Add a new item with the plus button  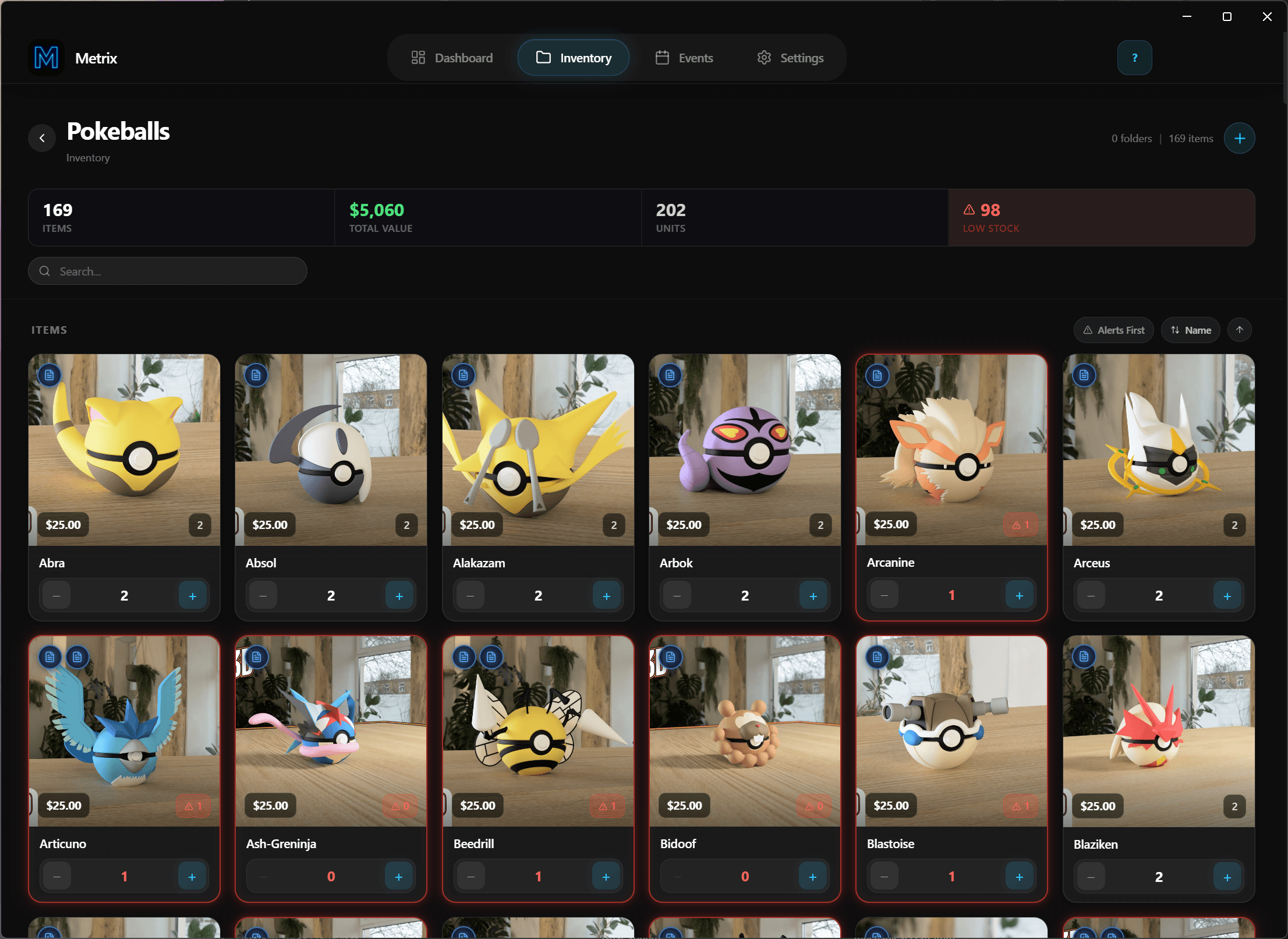pyautogui.click(x=1240, y=138)
